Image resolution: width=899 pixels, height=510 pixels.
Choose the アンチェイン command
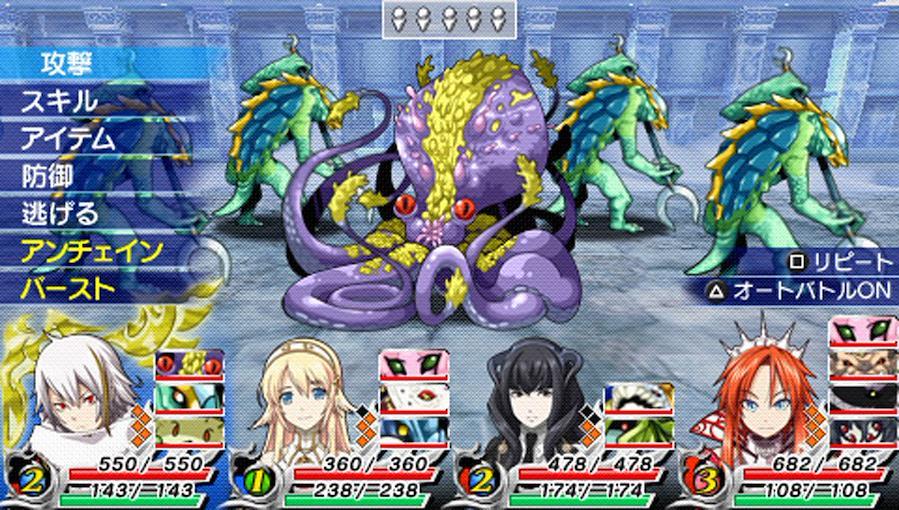coord(91,251)
